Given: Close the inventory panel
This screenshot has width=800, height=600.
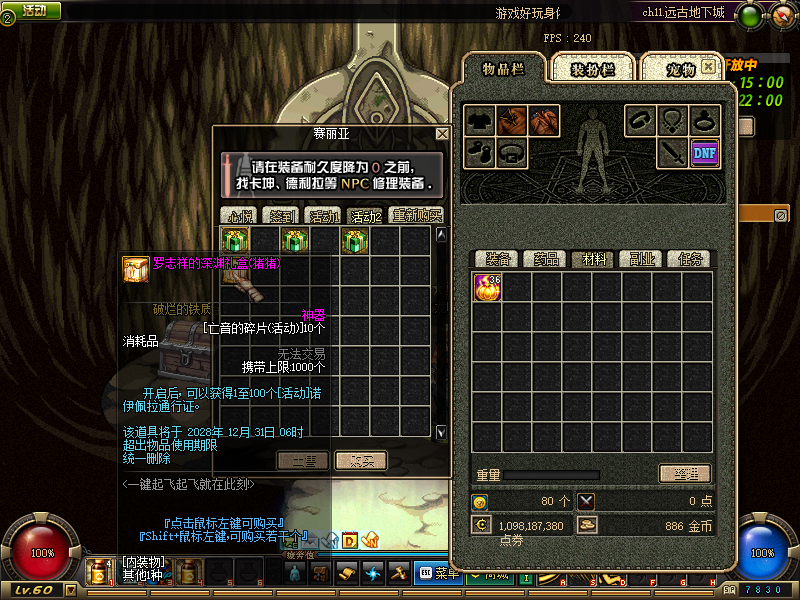Looking at the screenshot, I should tap(709, 66).
